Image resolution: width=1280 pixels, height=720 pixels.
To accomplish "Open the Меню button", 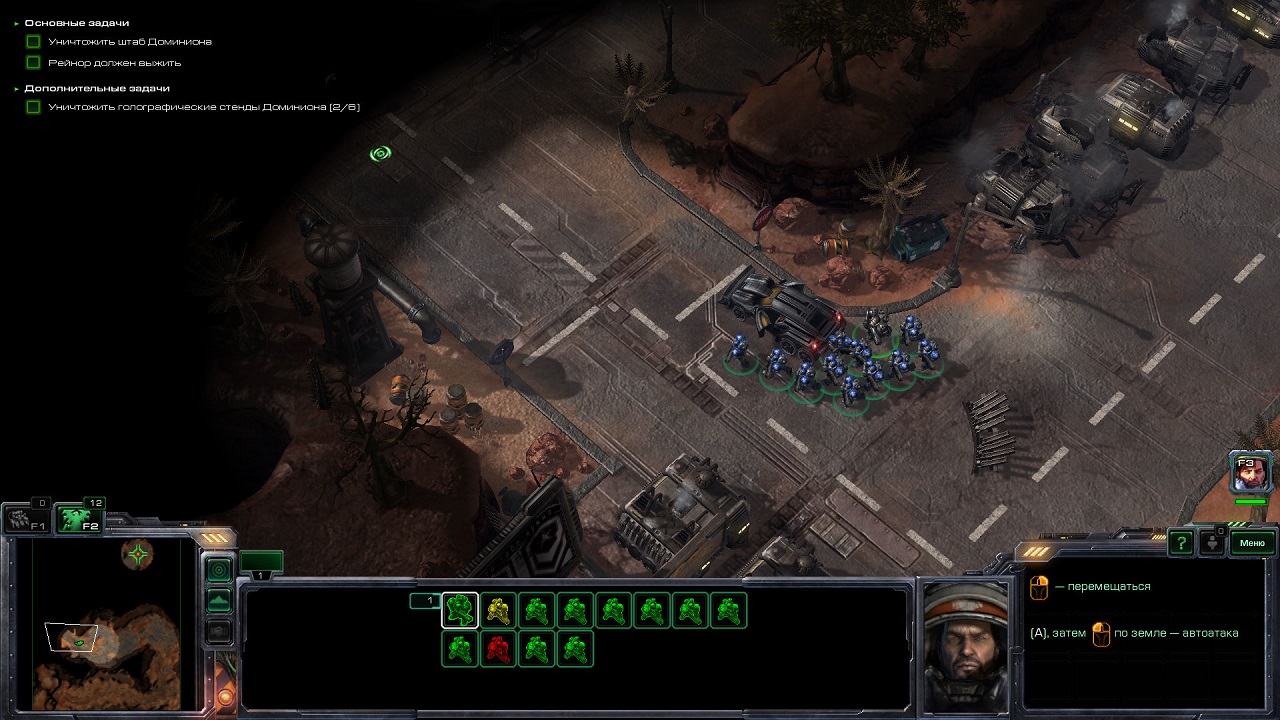I will (x=1252, y=543).
